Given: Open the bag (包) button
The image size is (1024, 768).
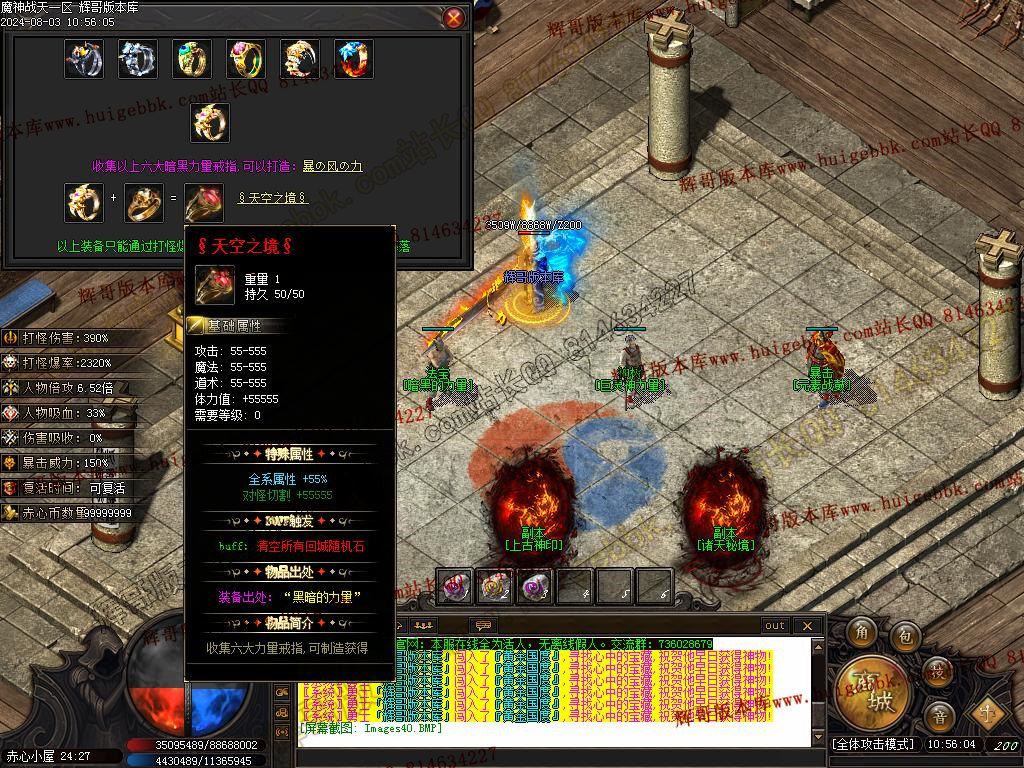Looking at the screenshot, I should pos(906,634).
